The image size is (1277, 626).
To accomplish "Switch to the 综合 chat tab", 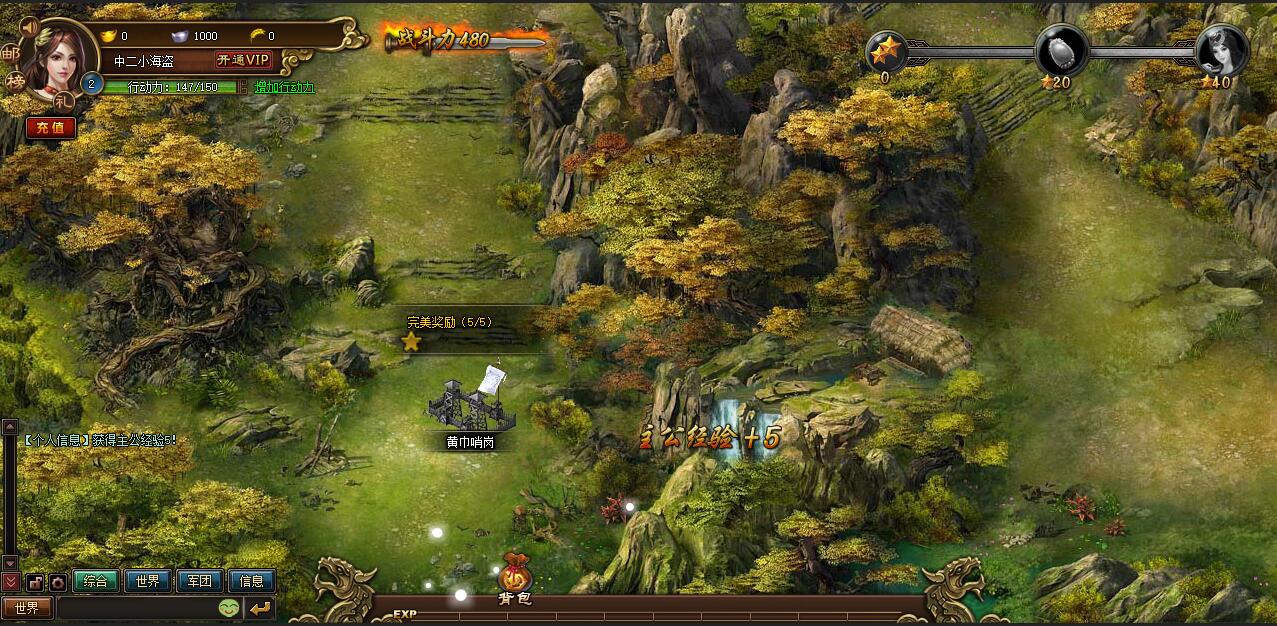I will coord(96,581).
